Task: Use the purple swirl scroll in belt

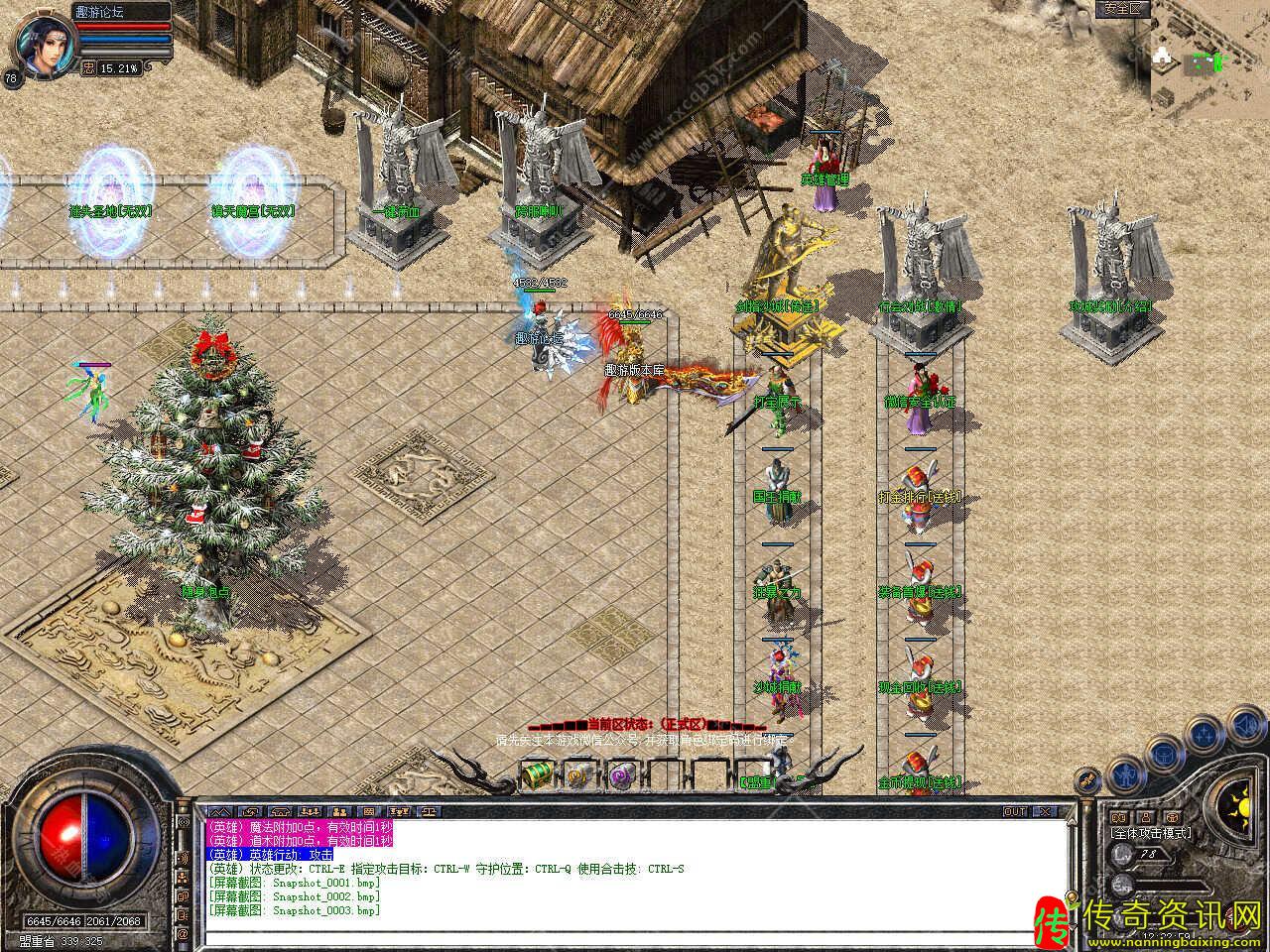Action: [x=622, y=774]
